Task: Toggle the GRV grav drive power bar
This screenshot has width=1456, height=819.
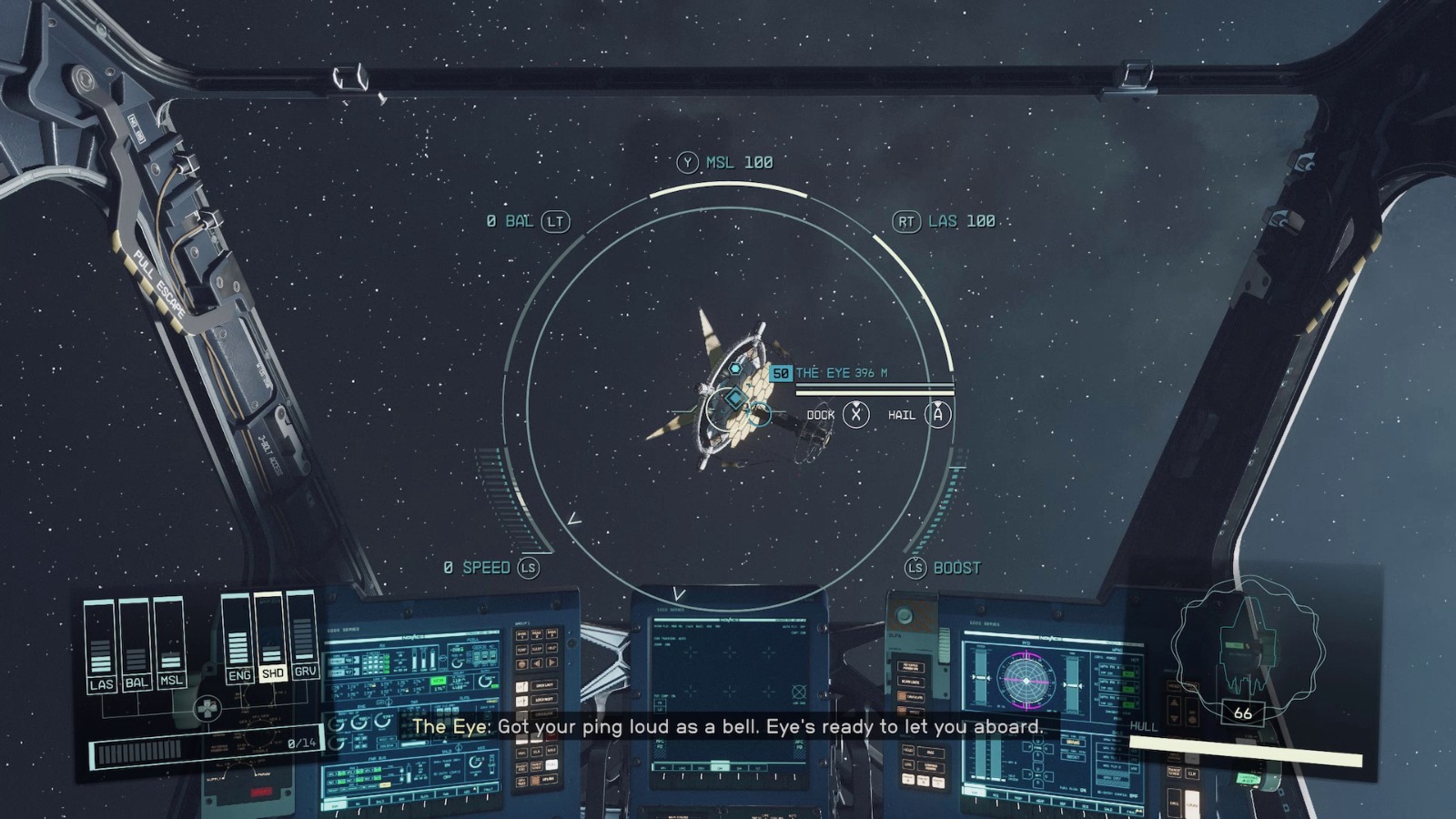Action: [305, 671]
